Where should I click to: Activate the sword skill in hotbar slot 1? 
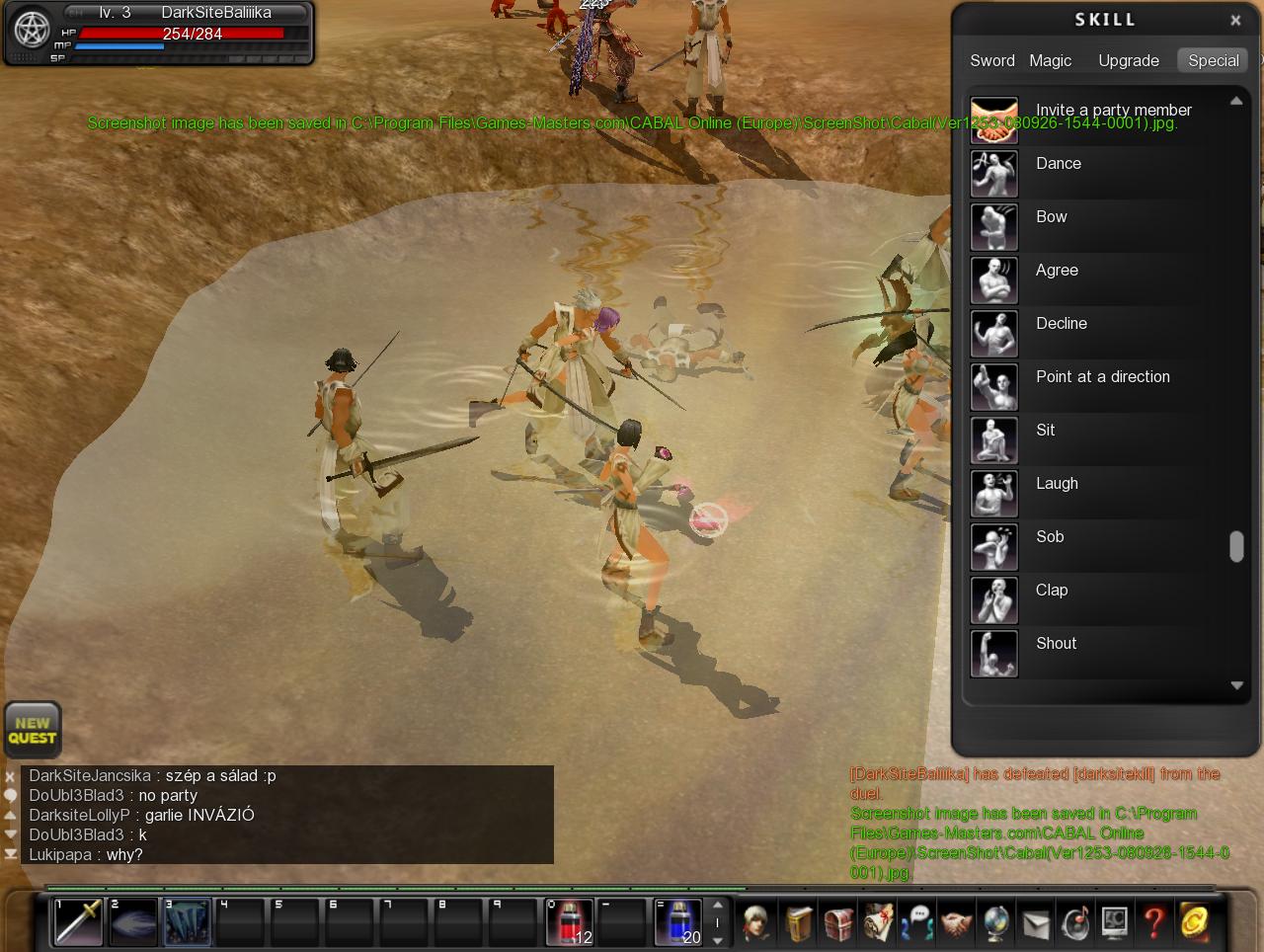coord(78,922)
